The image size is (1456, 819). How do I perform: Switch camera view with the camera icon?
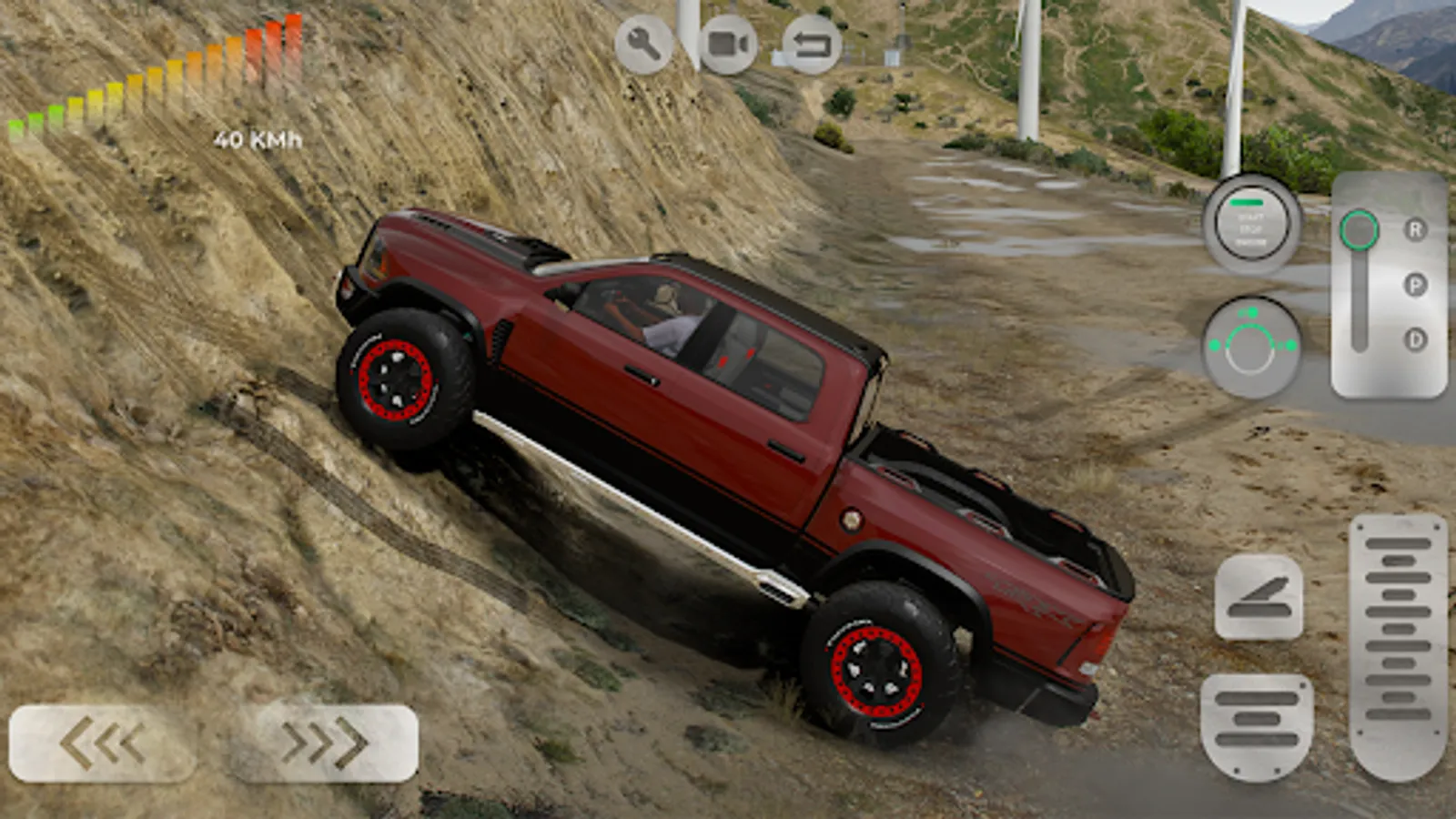728,44
